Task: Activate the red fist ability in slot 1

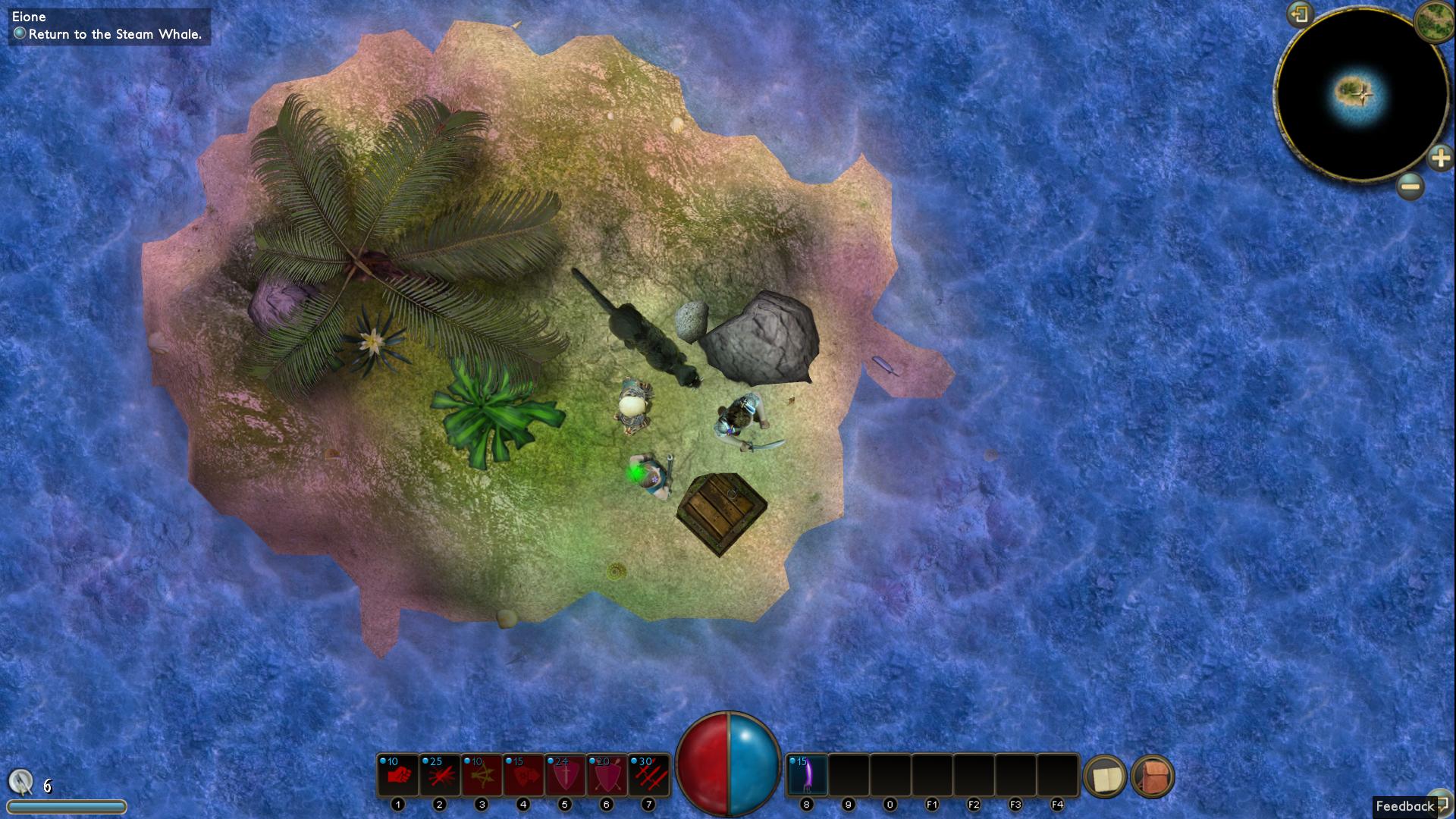Action: [398, 775]
